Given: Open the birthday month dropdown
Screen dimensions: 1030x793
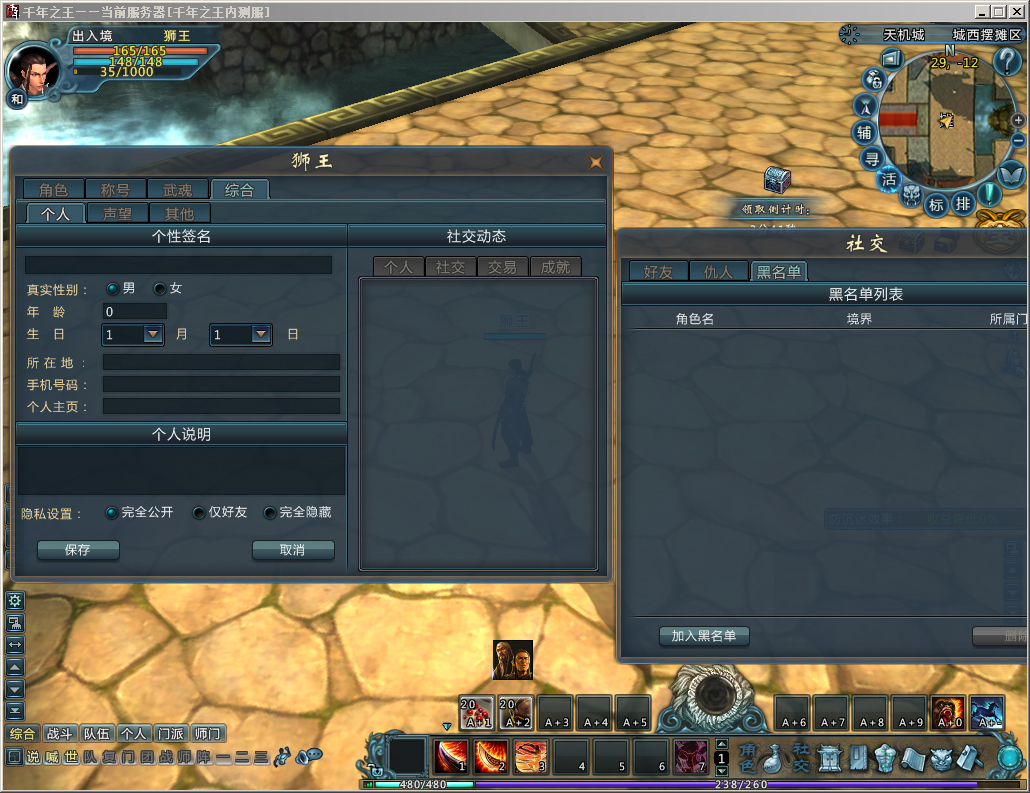Looking at the screenshot, I should pyautogui.click(x=153, y=334).
